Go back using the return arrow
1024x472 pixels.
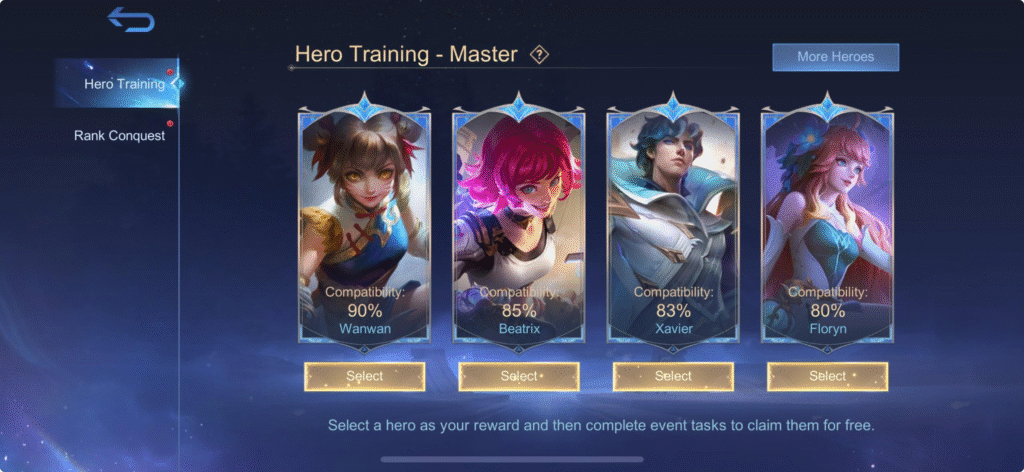[x=131, y=19]
